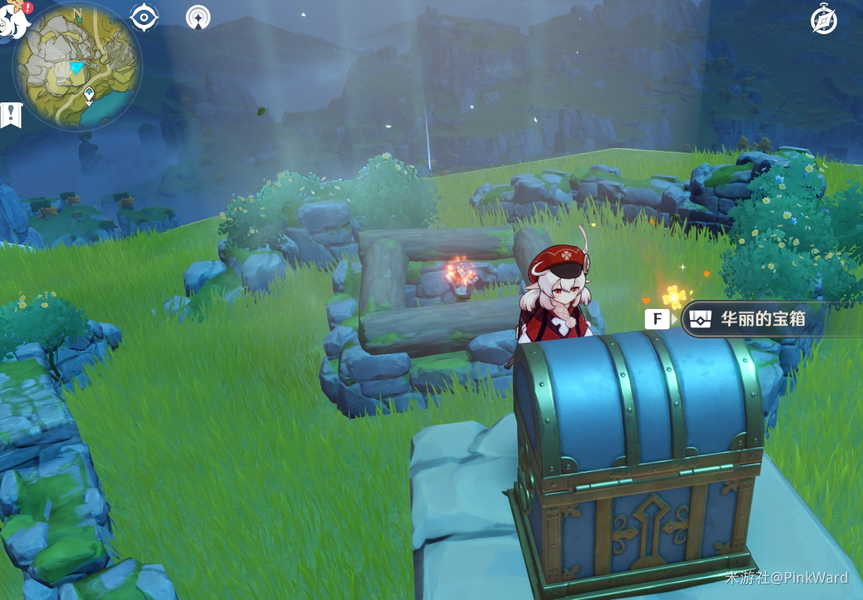863x600 pixels.
Task: Open the Paimon menu icon
Action: click(14, 20)
